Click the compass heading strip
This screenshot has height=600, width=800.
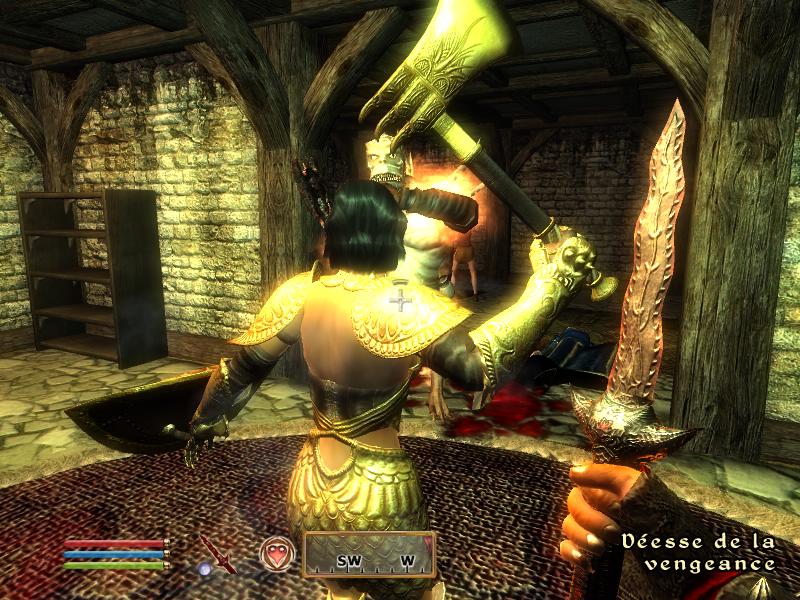369,555
